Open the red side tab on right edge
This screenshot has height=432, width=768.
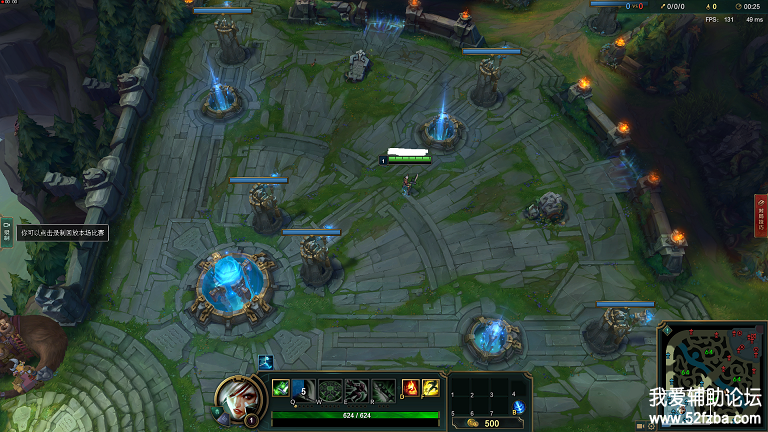click(760, 215)
